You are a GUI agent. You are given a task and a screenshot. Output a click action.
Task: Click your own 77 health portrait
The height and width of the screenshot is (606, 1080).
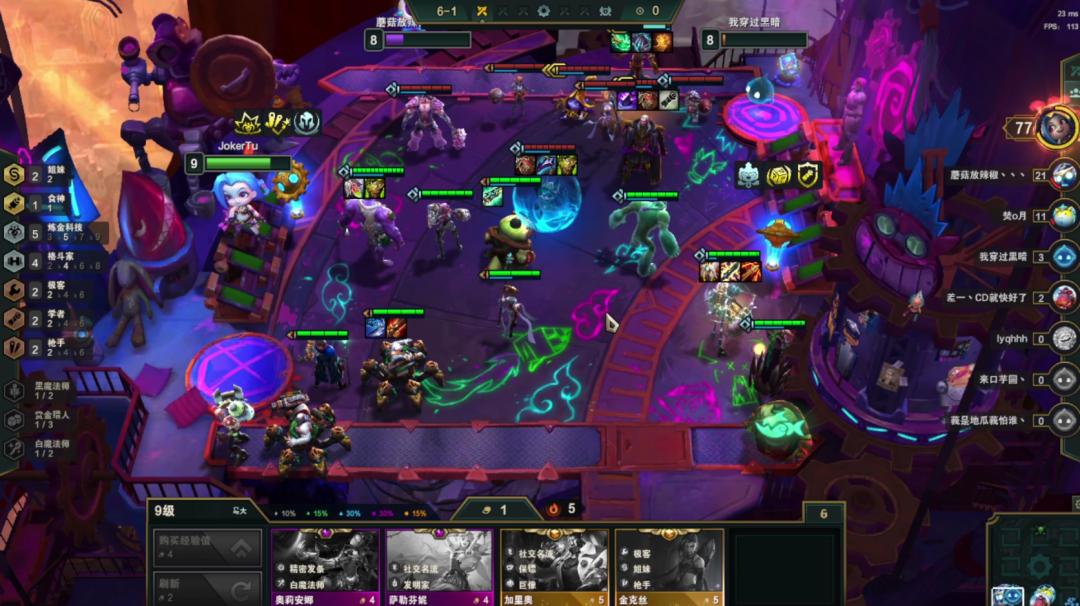coord(1054,128)
